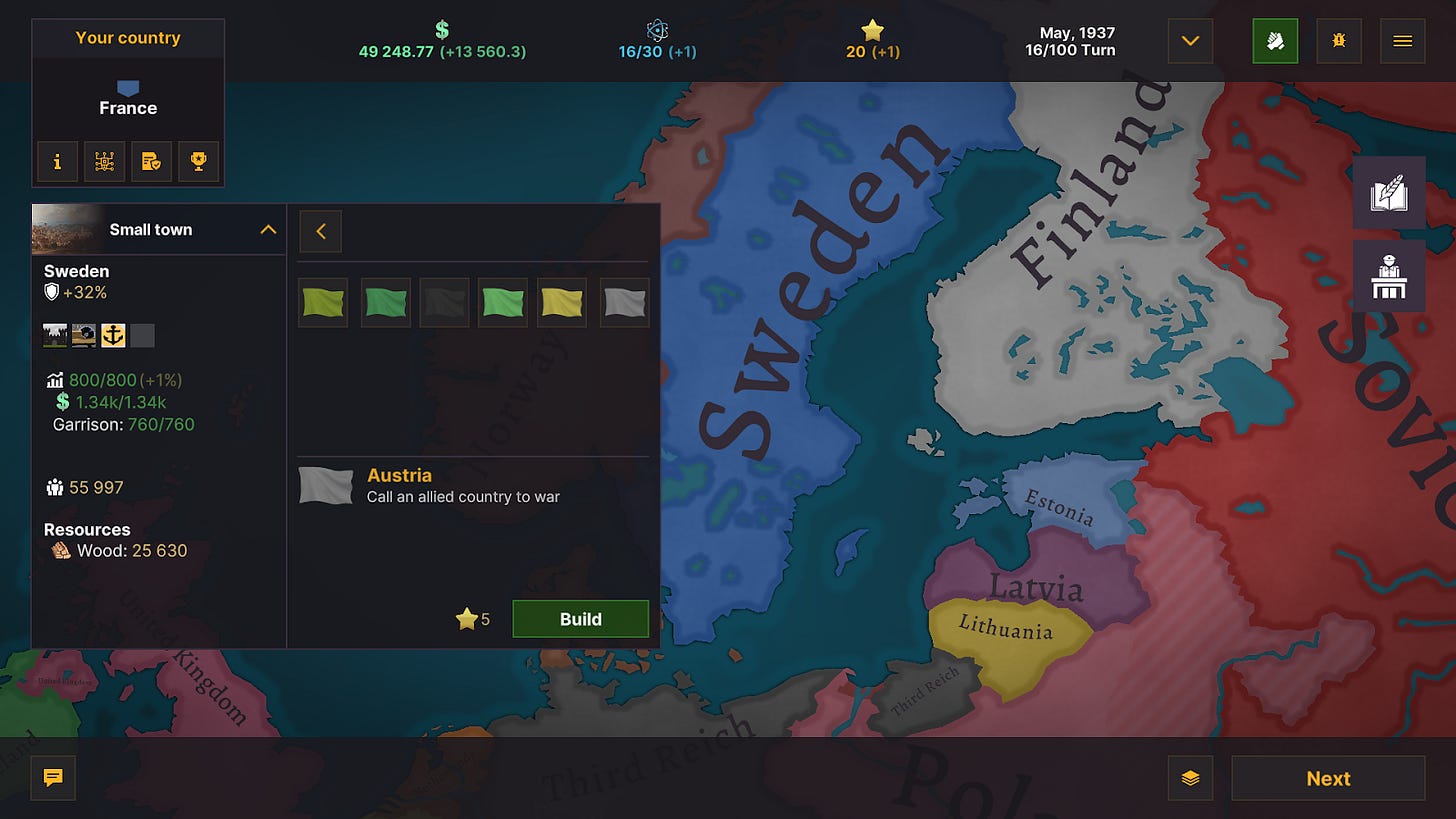Select the port anchor building in Sweden
The width and height of the screenshot is (1456, 819).
click(x=113, y=335)
